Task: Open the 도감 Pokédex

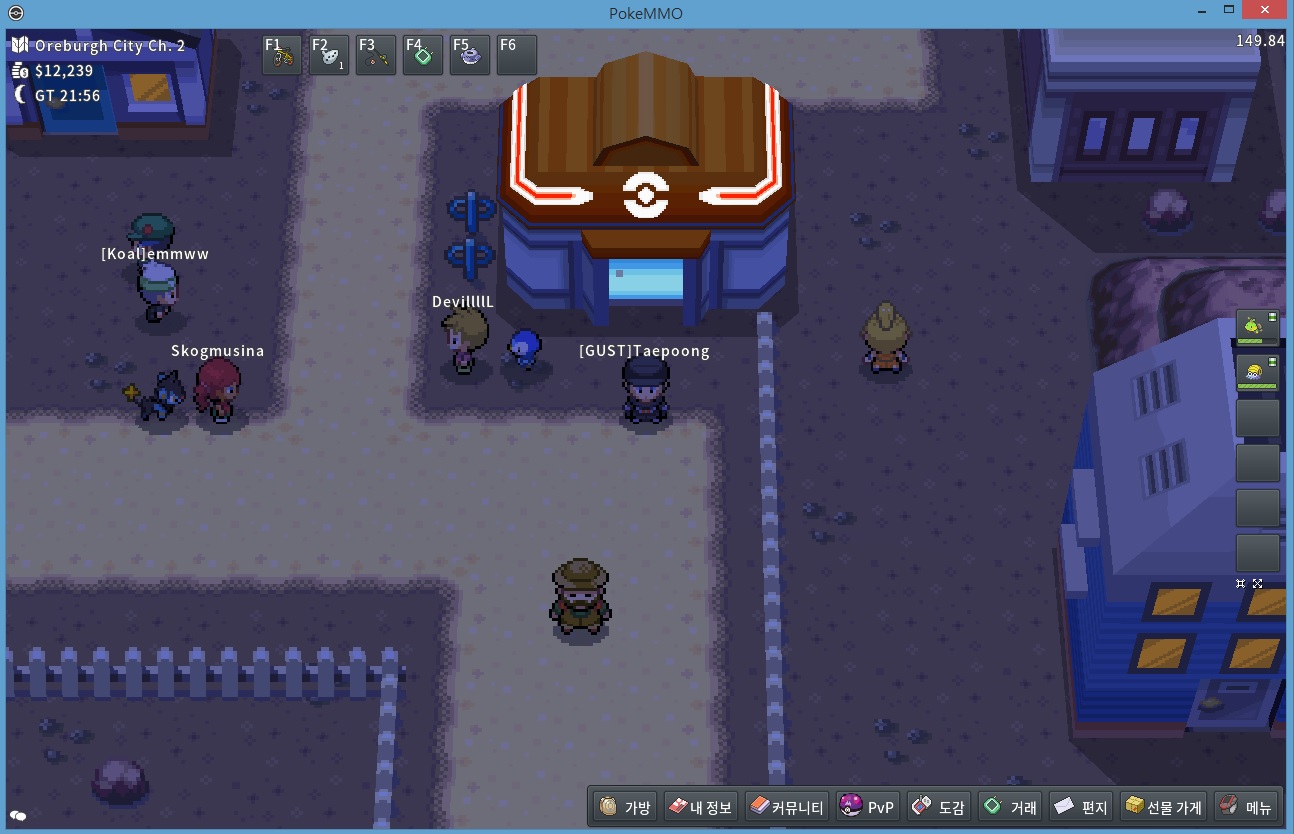Action: (x=939, y=807)
